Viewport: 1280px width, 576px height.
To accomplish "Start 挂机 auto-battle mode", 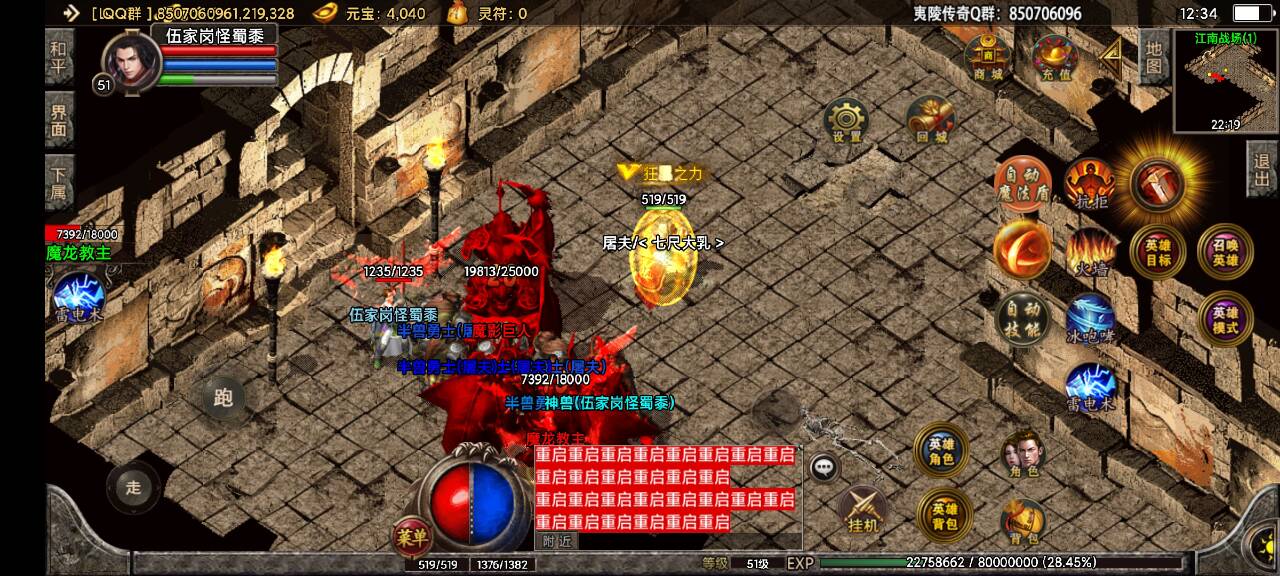I will pos(862,510).
